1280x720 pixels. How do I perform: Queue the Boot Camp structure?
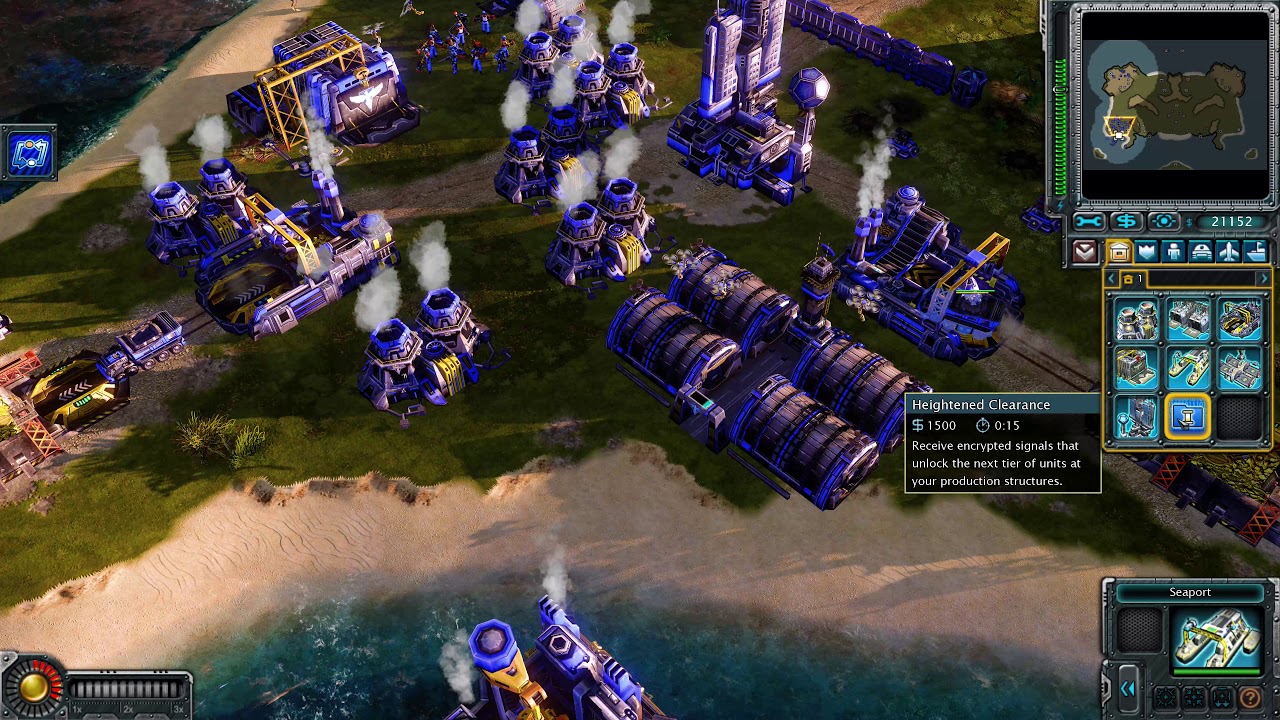[x=1187, y=320]
